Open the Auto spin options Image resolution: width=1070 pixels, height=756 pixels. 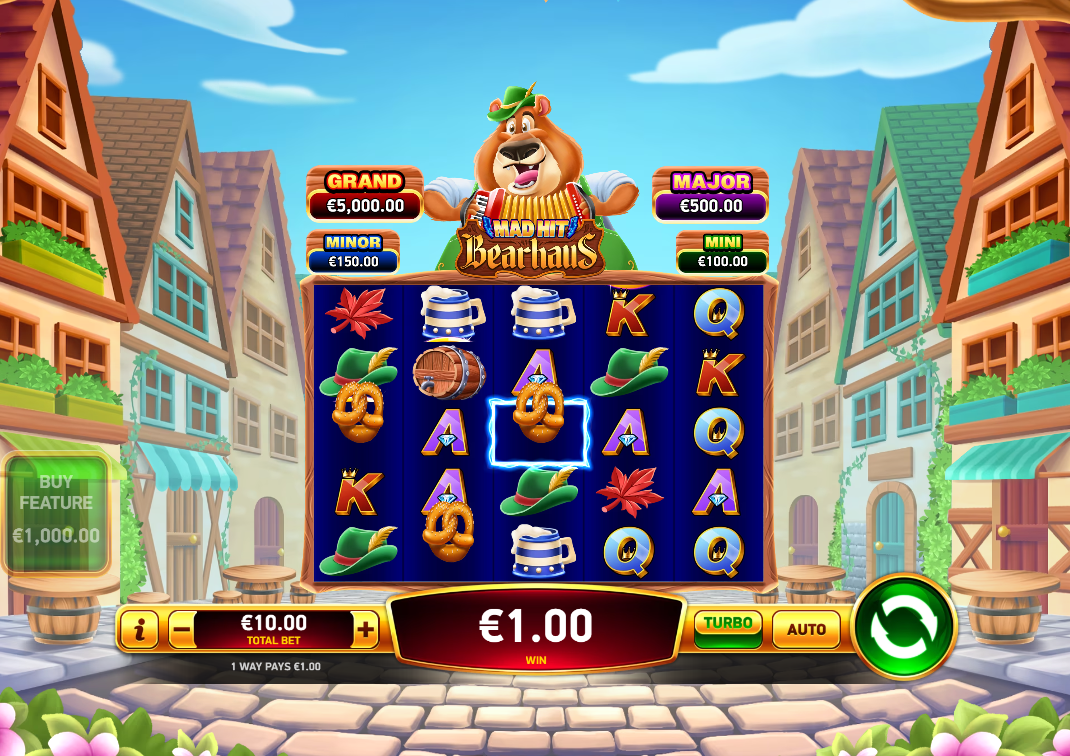pyautogui.click(x=806, y=629)
